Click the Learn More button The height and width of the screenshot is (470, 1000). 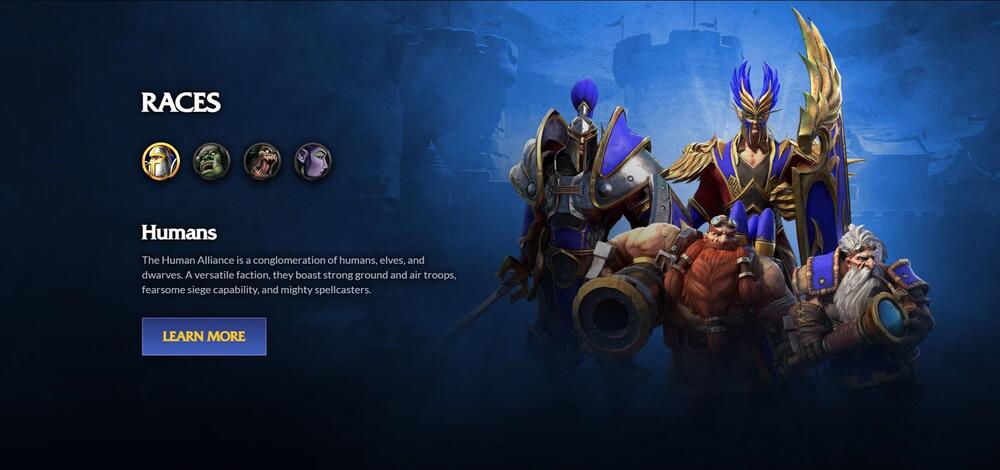[x=204, y=337]
